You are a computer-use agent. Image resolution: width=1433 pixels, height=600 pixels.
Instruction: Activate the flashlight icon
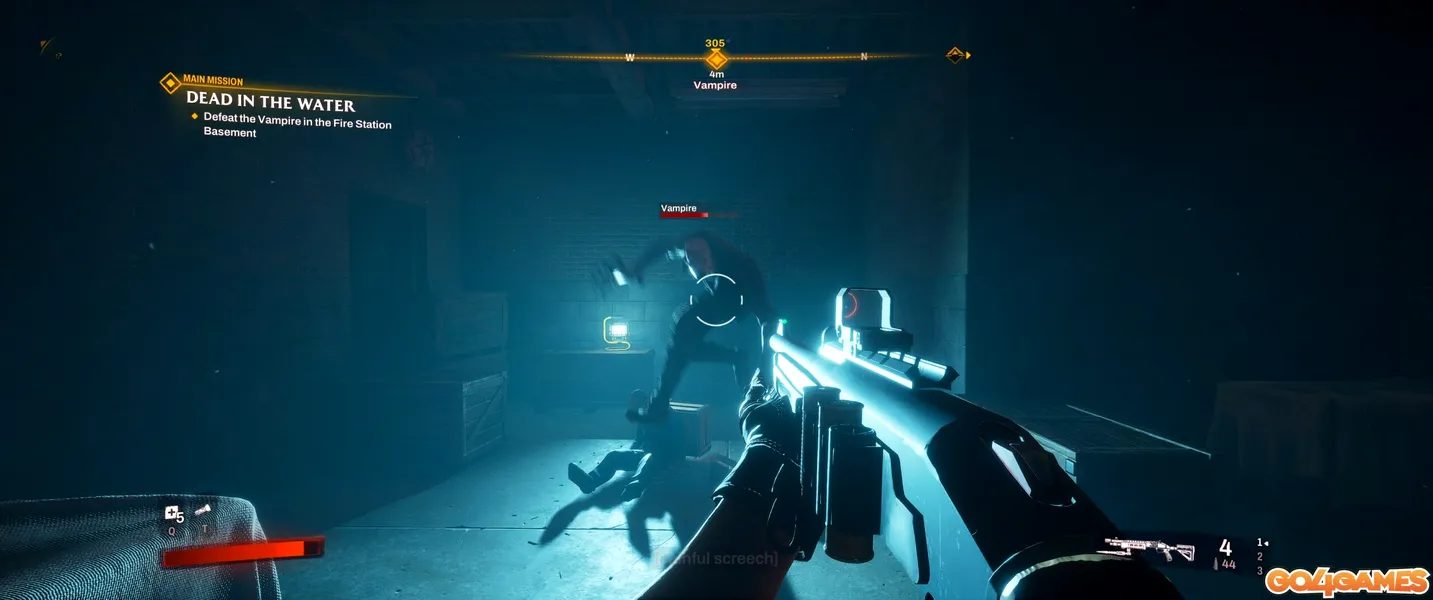click(203, 512)
